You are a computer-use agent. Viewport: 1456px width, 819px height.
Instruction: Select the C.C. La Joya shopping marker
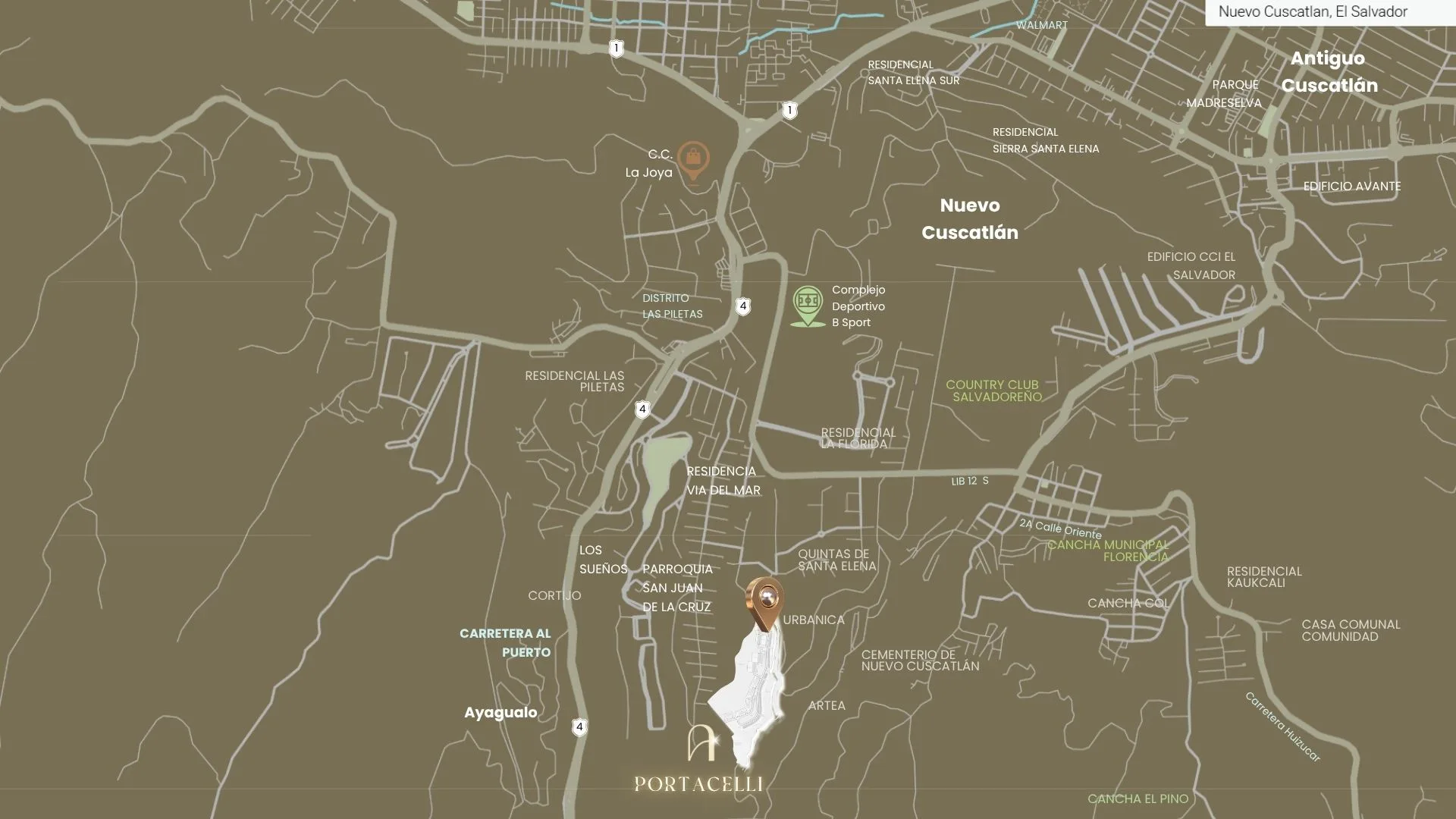693,159
